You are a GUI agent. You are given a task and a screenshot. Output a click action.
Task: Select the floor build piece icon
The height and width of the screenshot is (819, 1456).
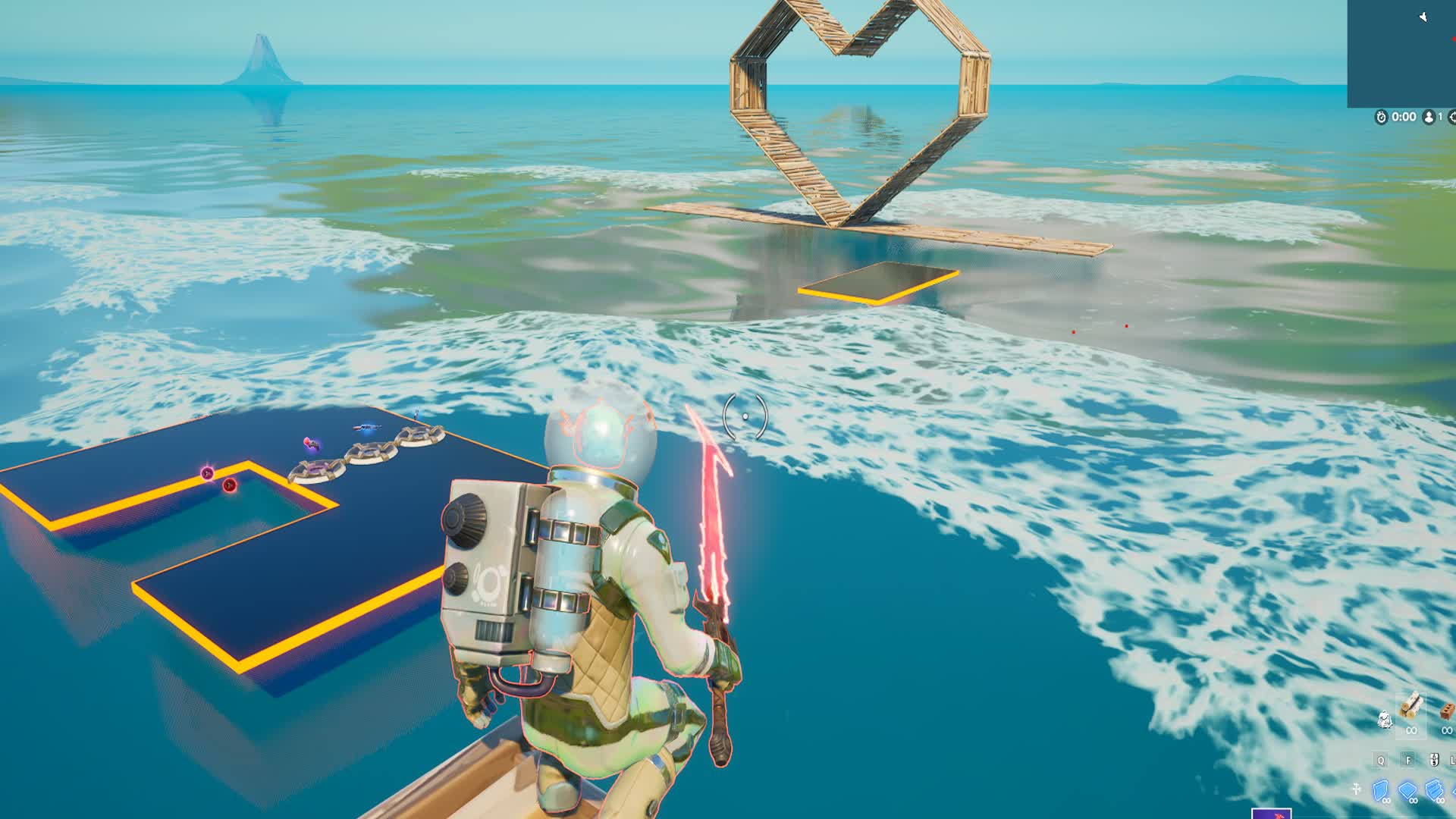coord(1408,789)
